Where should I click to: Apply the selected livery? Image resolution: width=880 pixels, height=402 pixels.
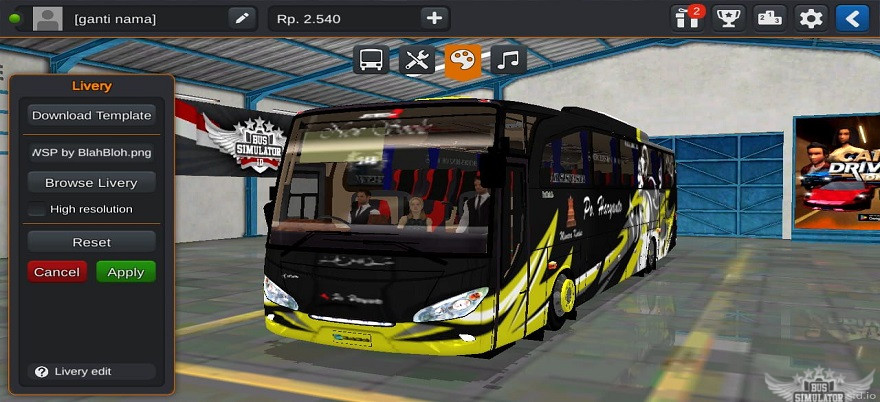[126, 272]
